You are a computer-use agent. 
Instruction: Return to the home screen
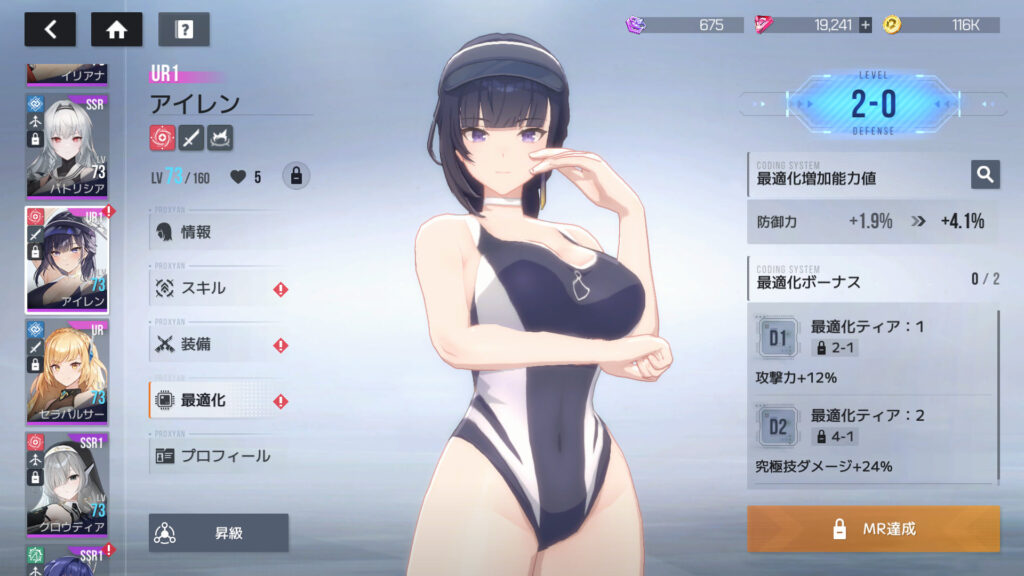pos(116,30)
